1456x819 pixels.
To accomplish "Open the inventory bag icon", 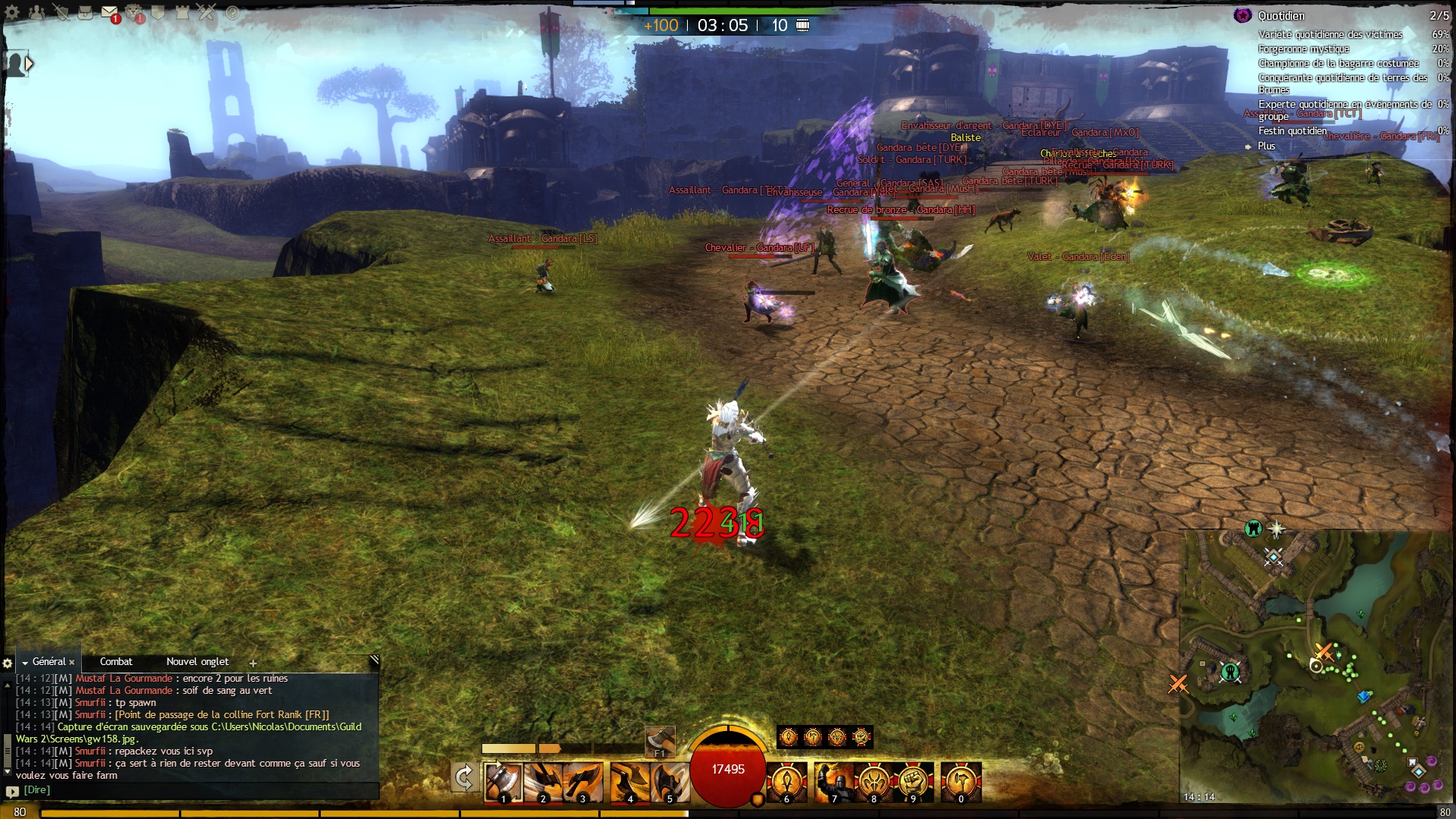I will 85,12.
